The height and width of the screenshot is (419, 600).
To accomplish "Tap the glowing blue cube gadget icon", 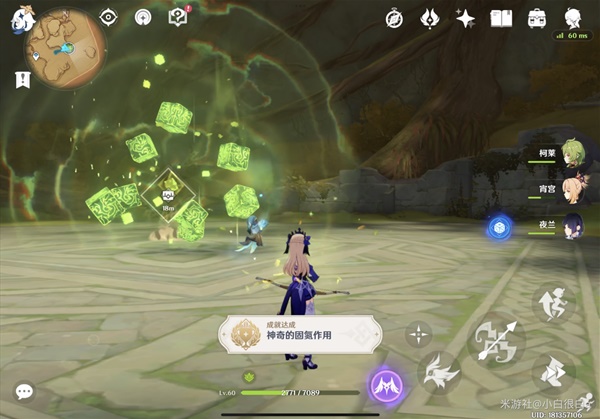I will pyautogui.click(x=497, y=227).
